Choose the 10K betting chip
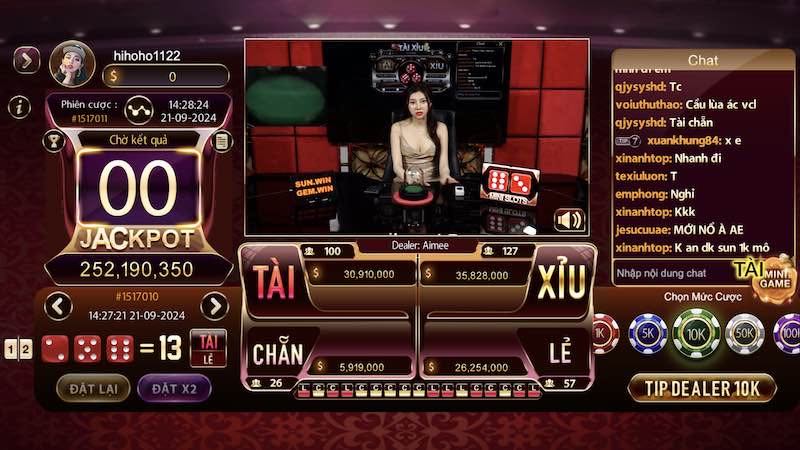Viewport: 800px width, 450px height. coord(697,332)
